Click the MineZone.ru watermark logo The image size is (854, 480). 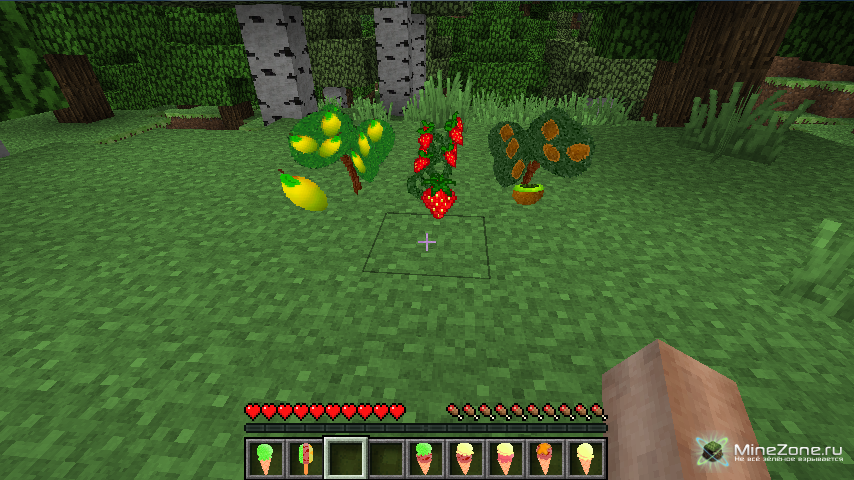(x=768, y=453)
